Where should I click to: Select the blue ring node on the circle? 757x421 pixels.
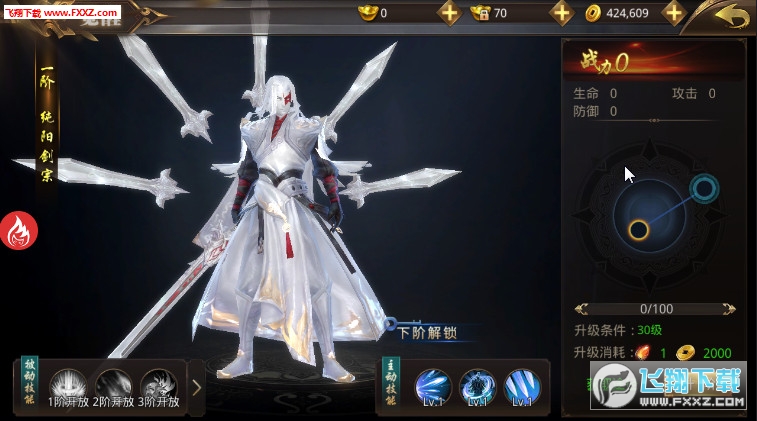coord(704,187)
